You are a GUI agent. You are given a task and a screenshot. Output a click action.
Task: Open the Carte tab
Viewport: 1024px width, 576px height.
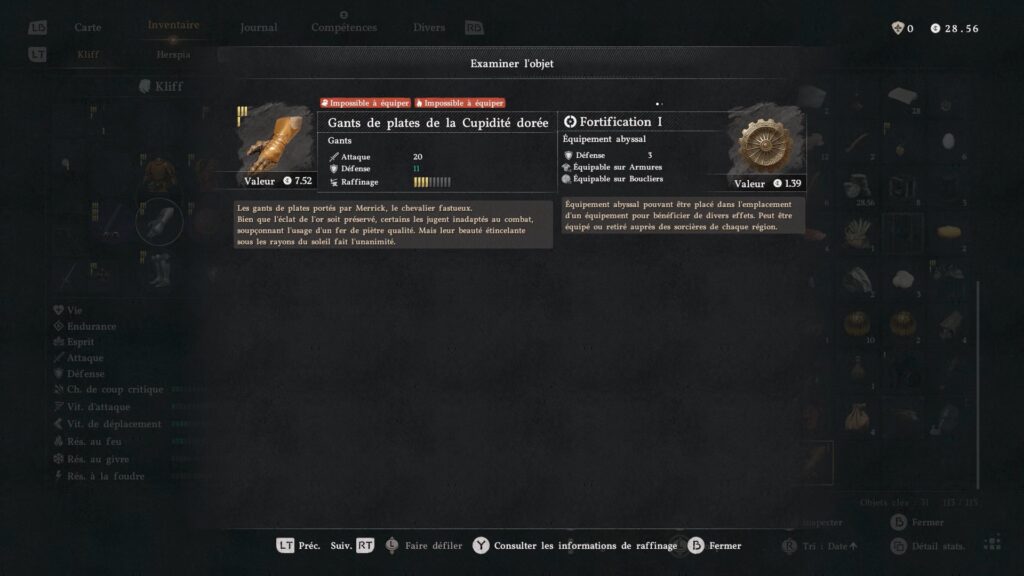(x=88, y=27)
